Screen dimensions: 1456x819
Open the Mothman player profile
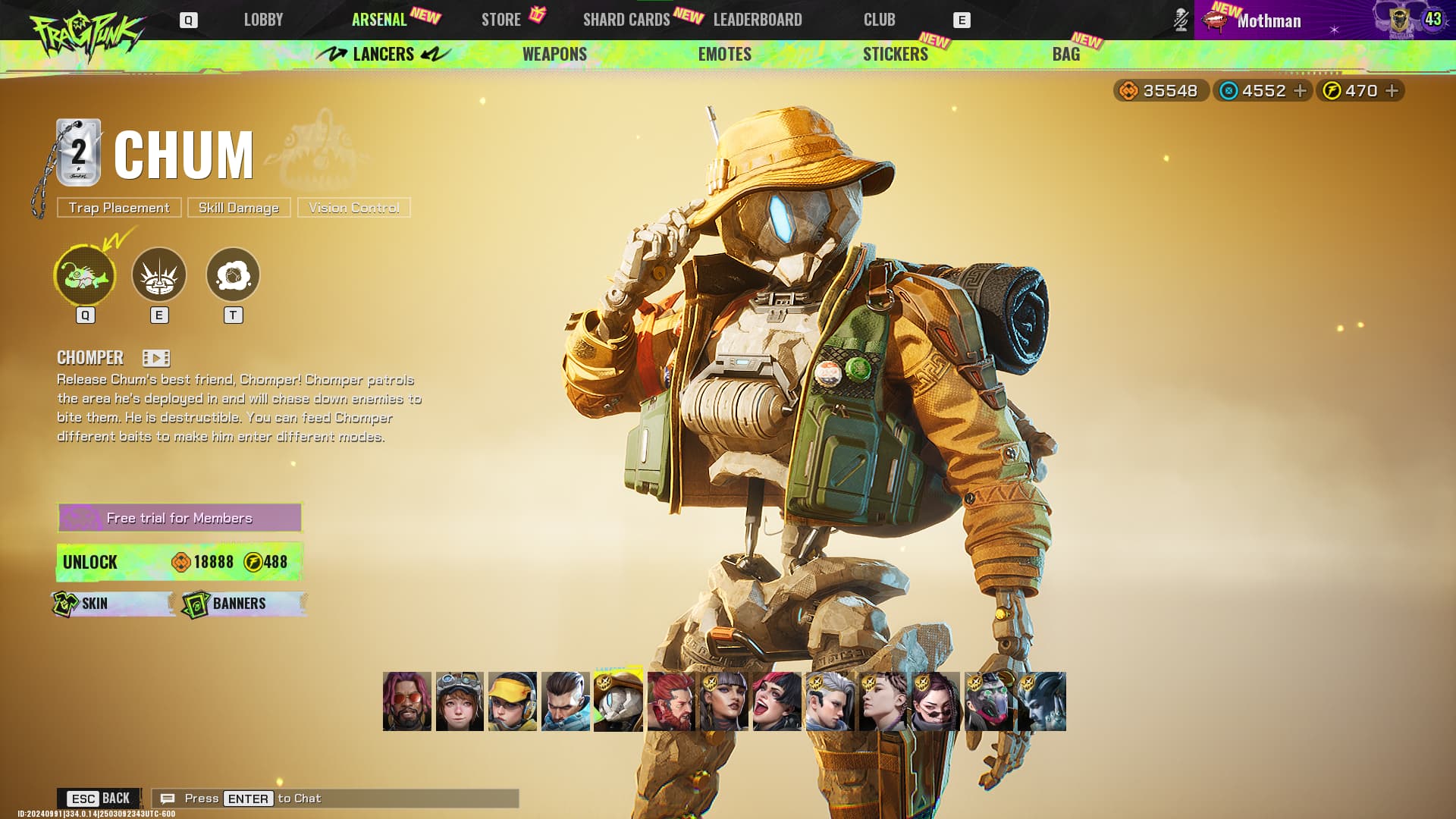click(1269, 20)
